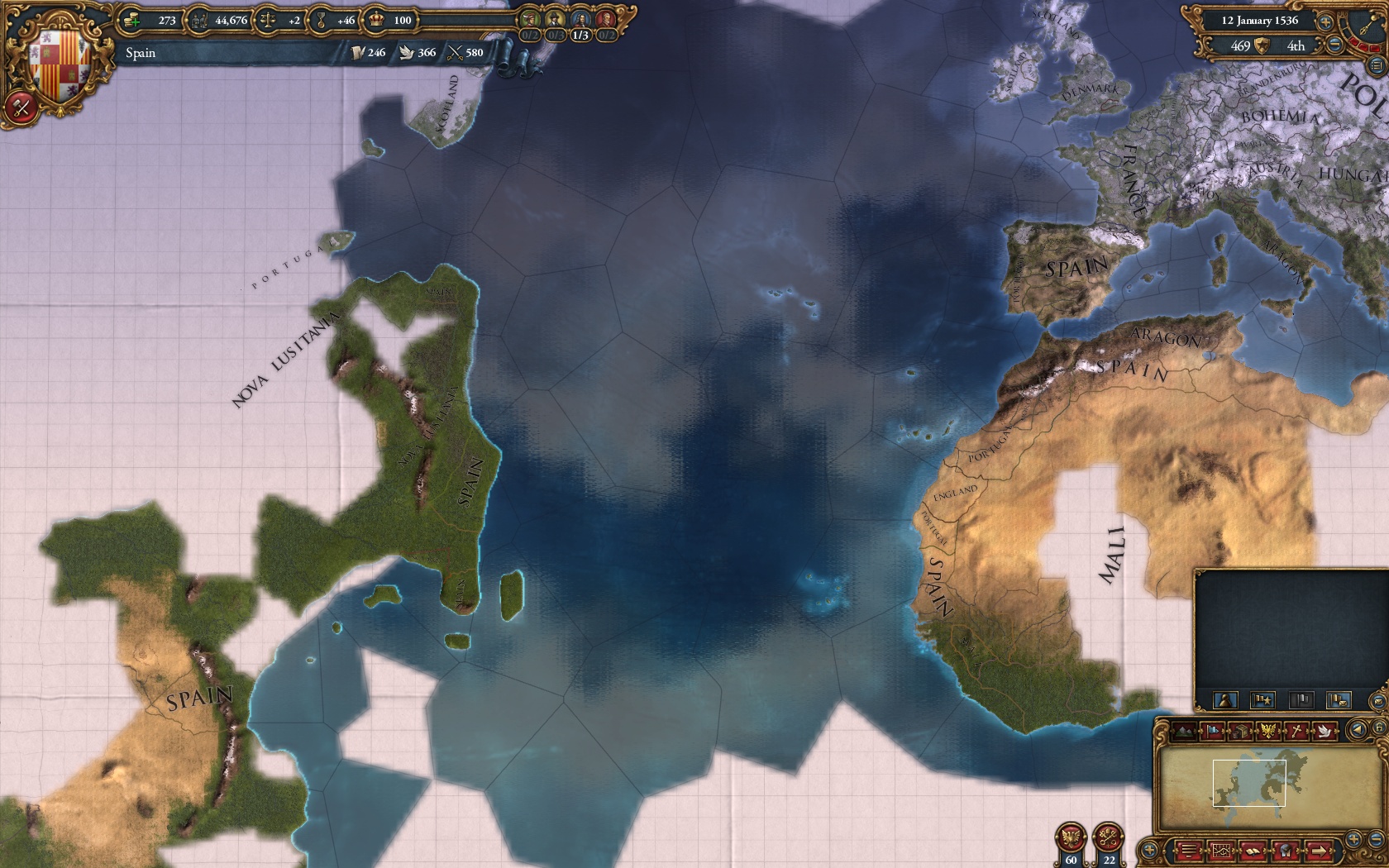1389x868 pixels.
Task: Open the Holy Roman Empire eagle button showing 60
Action: coord(1071,837)
